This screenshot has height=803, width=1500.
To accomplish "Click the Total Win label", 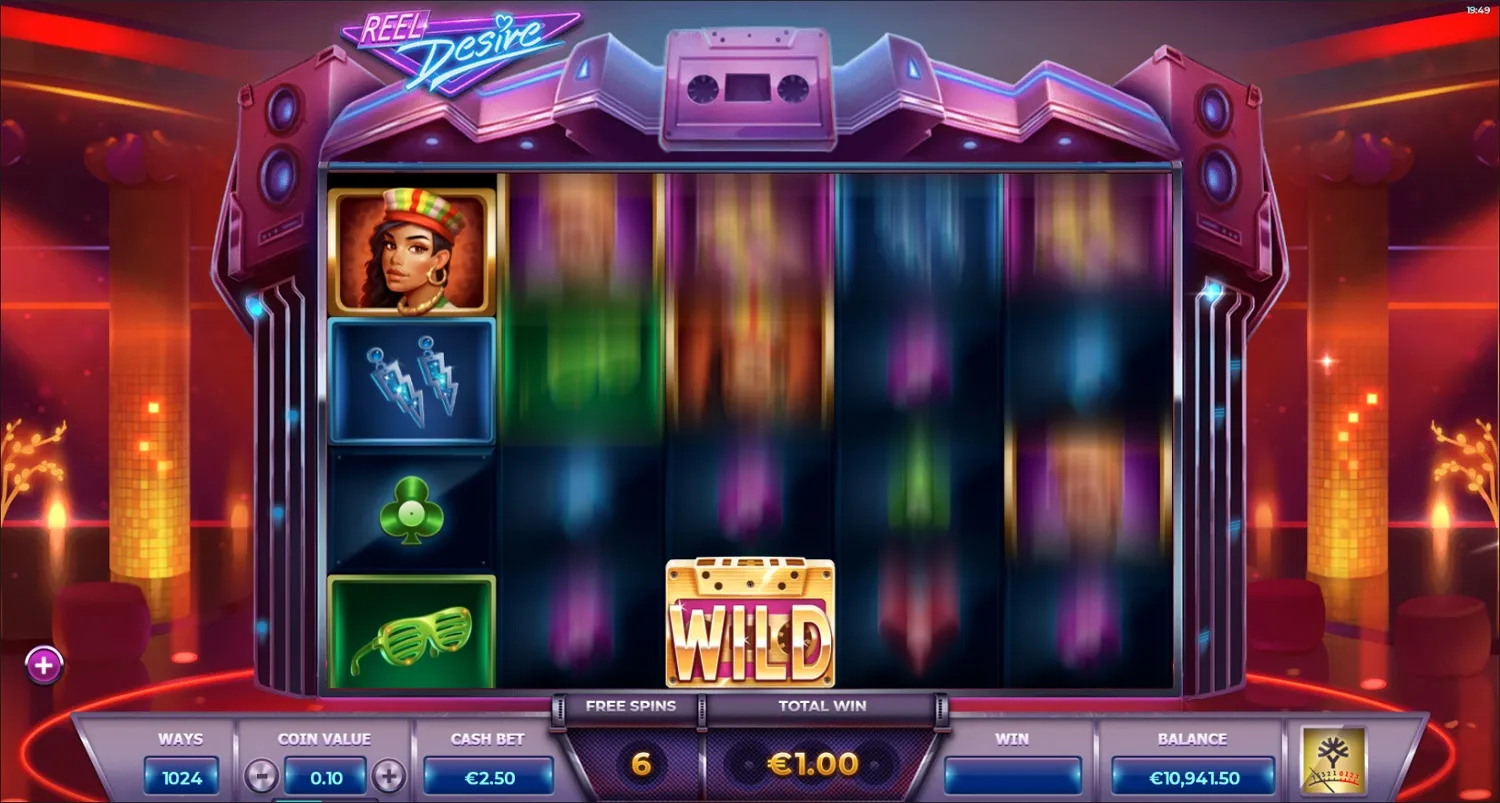I will (x=822, y=706).
